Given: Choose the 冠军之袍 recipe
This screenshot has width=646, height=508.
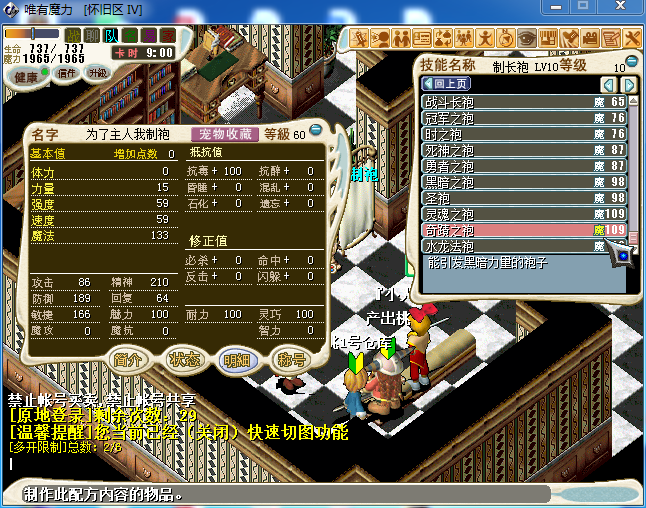Looking at the screenshot, I should pyautogui.click(x=520, y=118).
